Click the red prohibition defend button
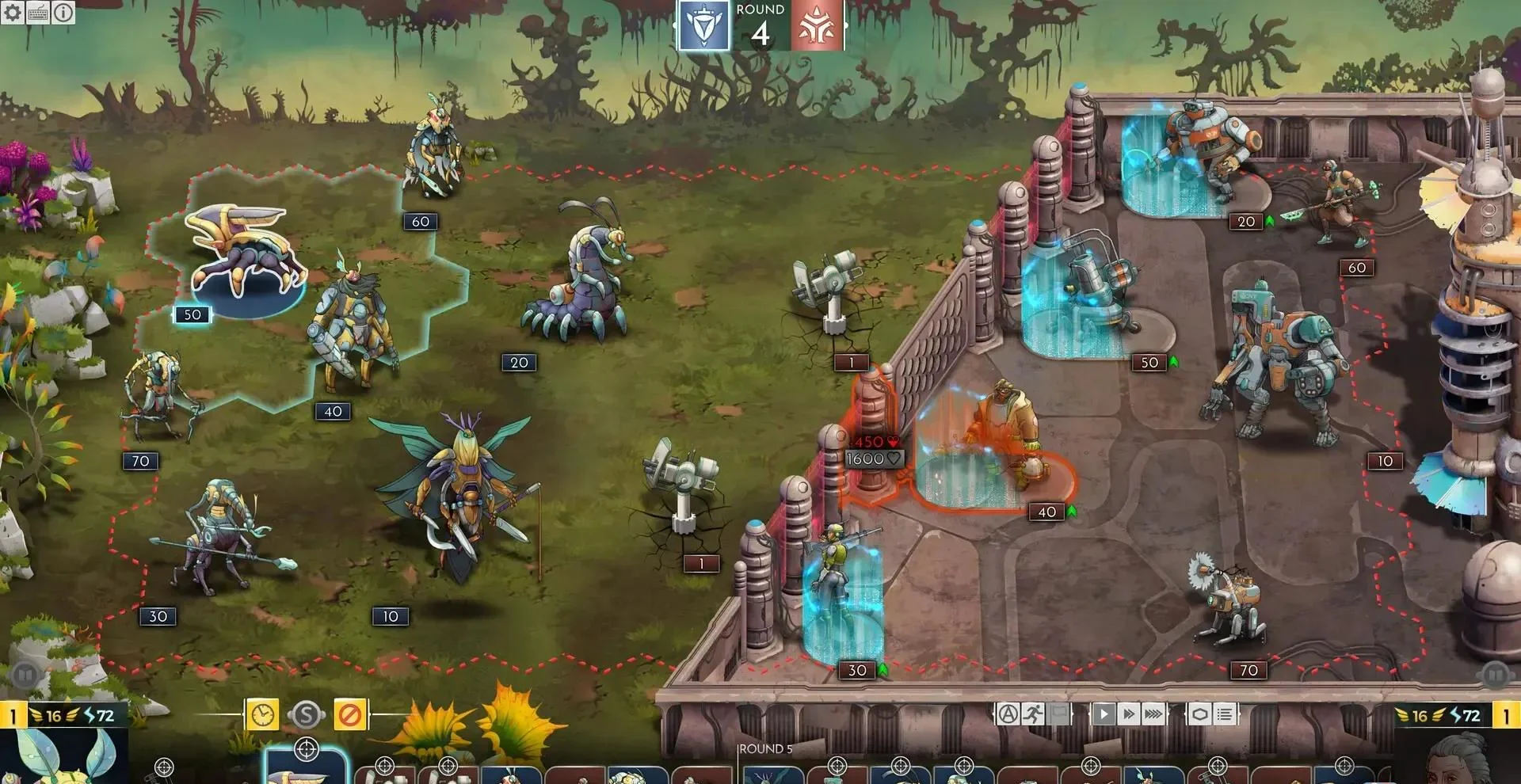The height and width of the screenshot is (784, 1521). pyautogui.click(x=349, y=715)
